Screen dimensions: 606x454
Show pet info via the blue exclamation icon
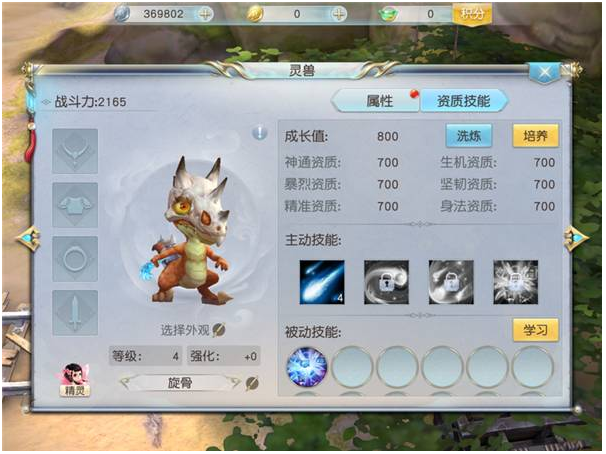click(259, 132)
